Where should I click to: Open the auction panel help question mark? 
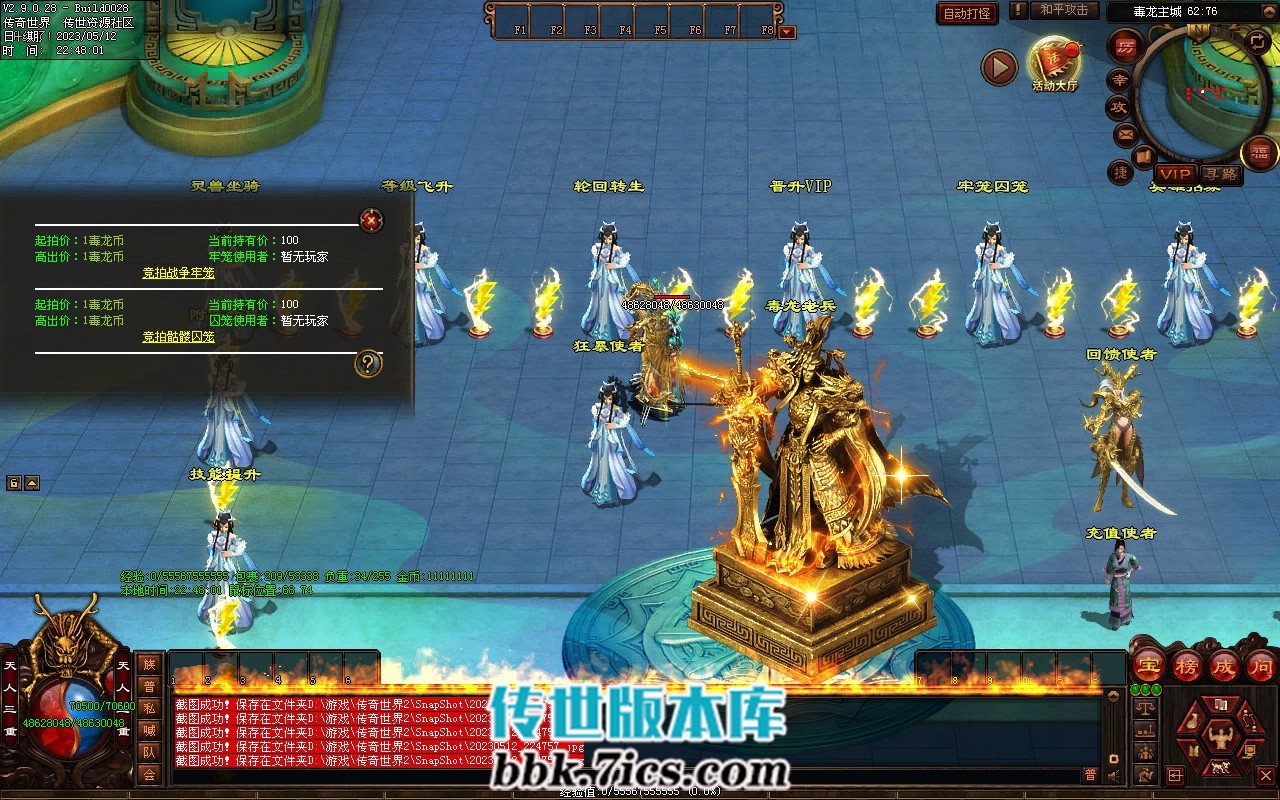368,364
